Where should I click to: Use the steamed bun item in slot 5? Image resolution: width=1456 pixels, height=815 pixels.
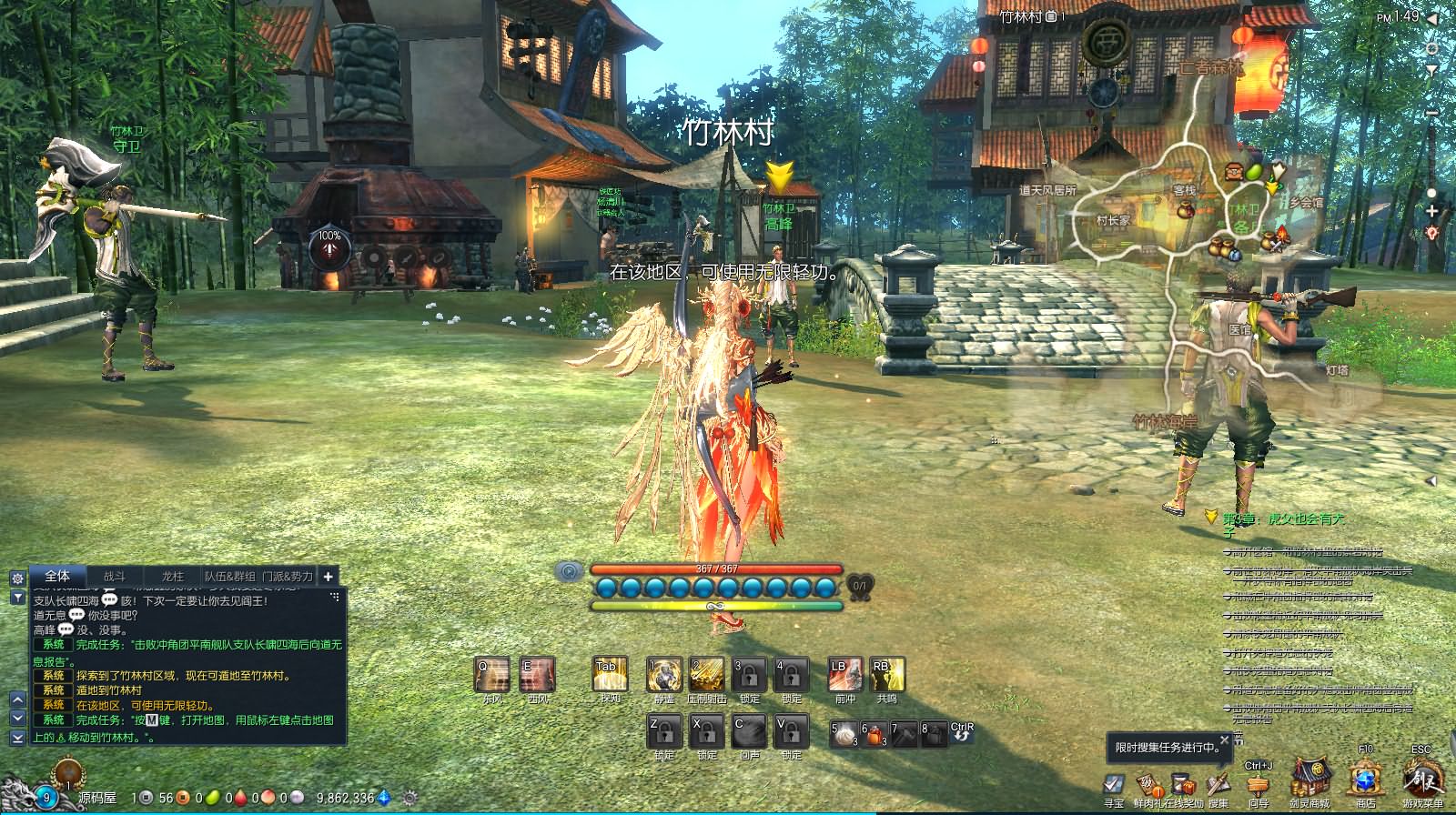[x=844, y=733]
